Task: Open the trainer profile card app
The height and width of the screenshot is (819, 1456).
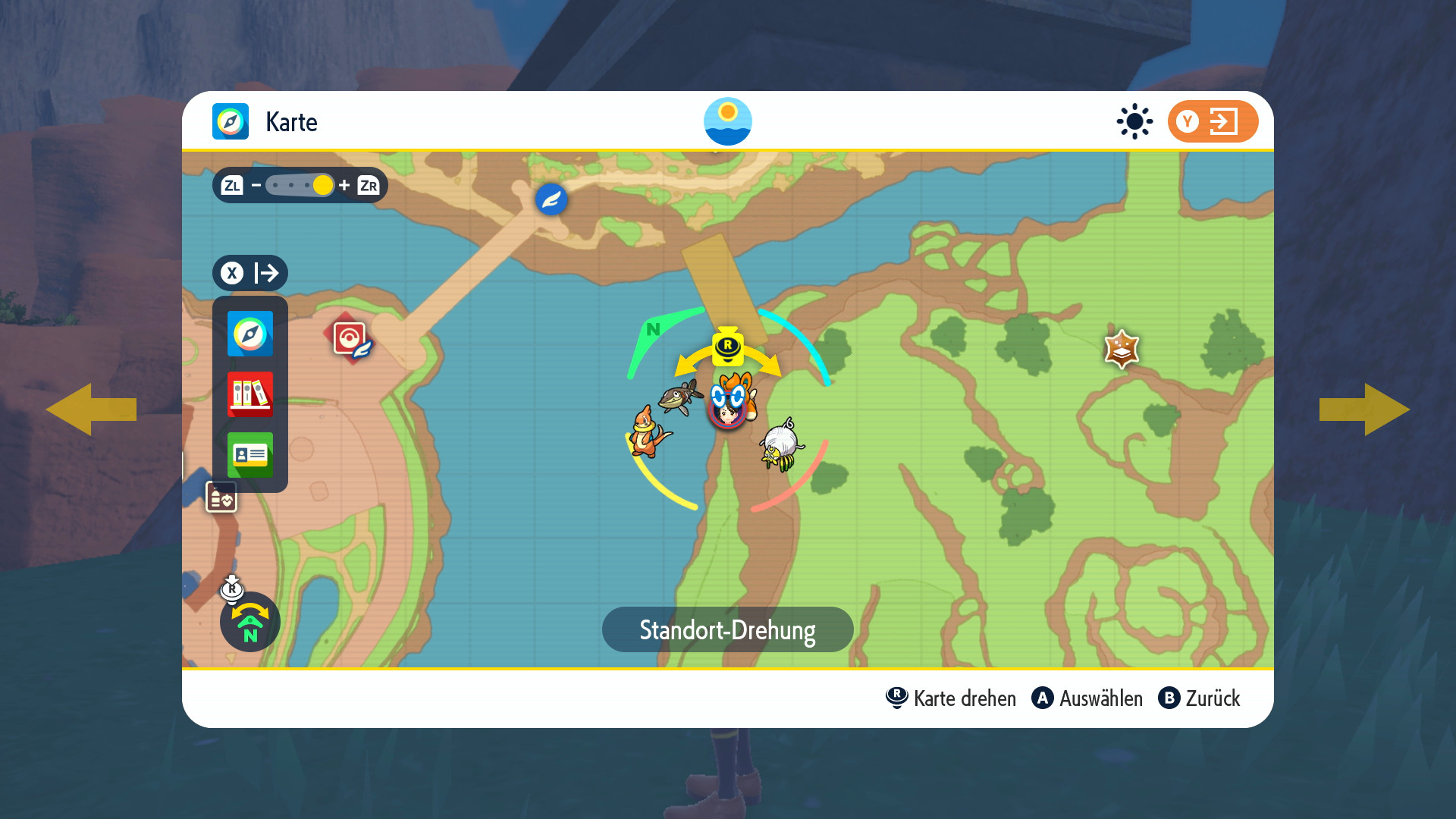Action: point(249,454)
